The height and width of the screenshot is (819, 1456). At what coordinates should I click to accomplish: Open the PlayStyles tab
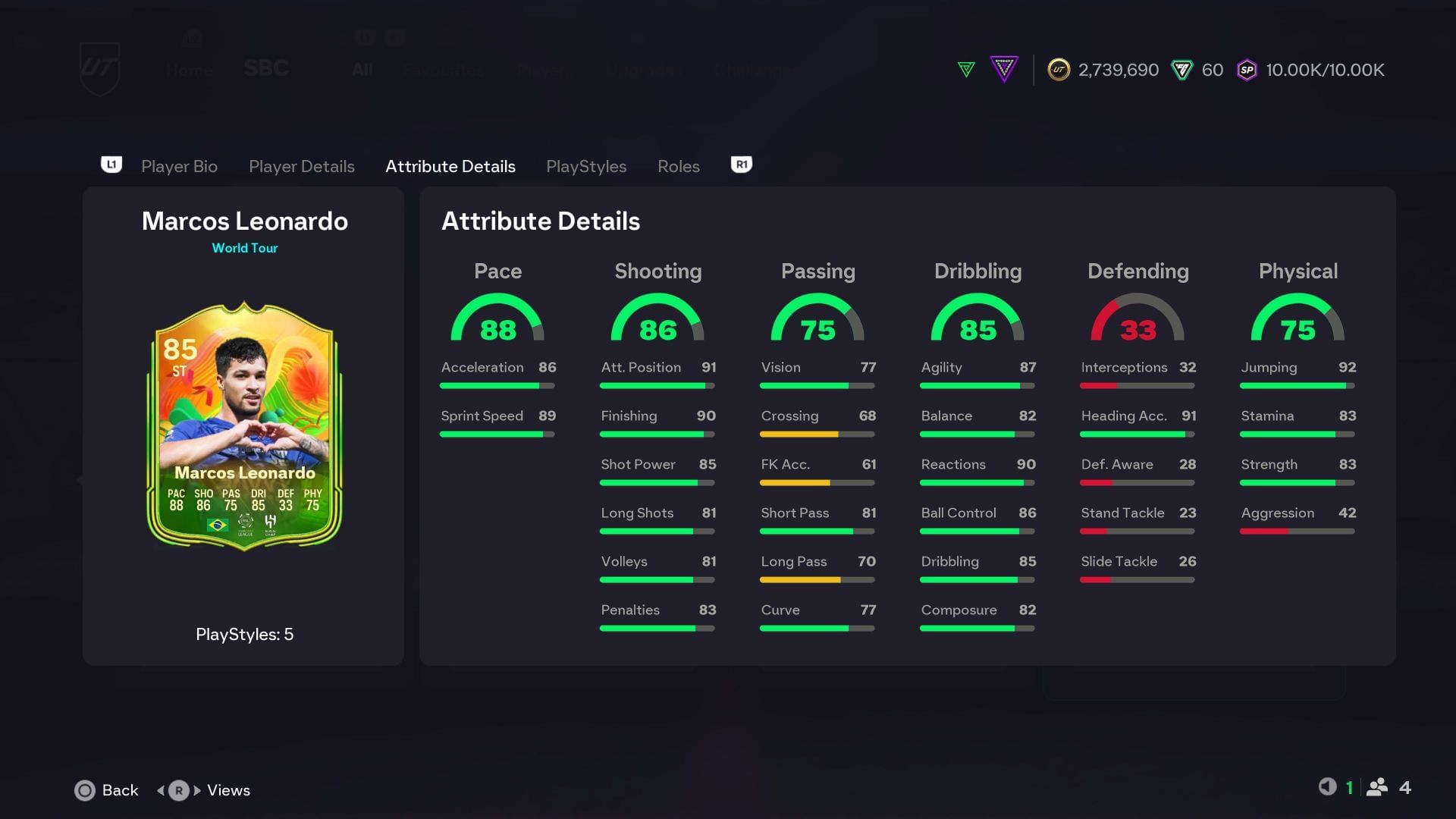pyautogui.click(x=586, y=166)
